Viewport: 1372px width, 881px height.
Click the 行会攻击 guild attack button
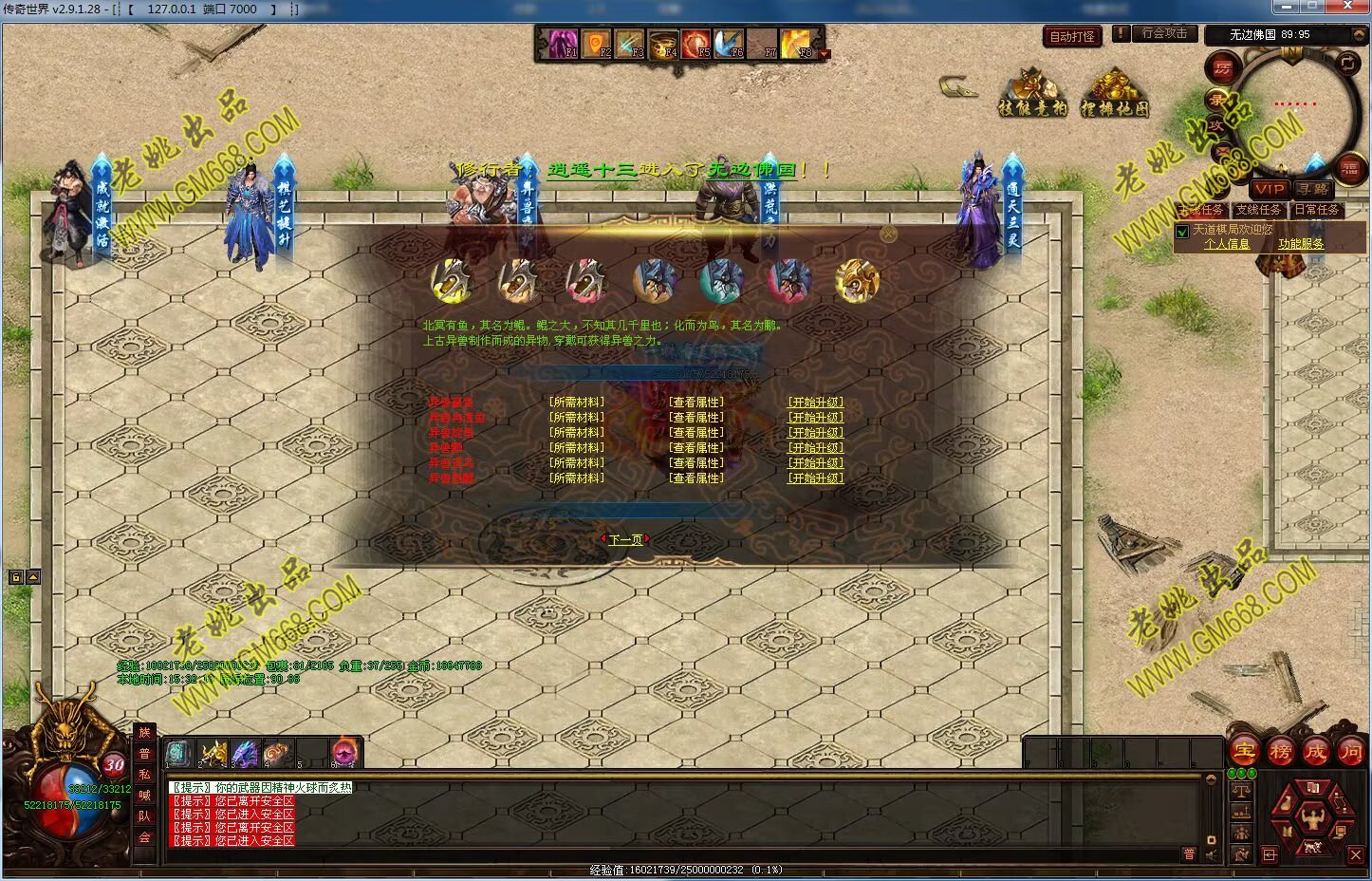point(1163,33)
